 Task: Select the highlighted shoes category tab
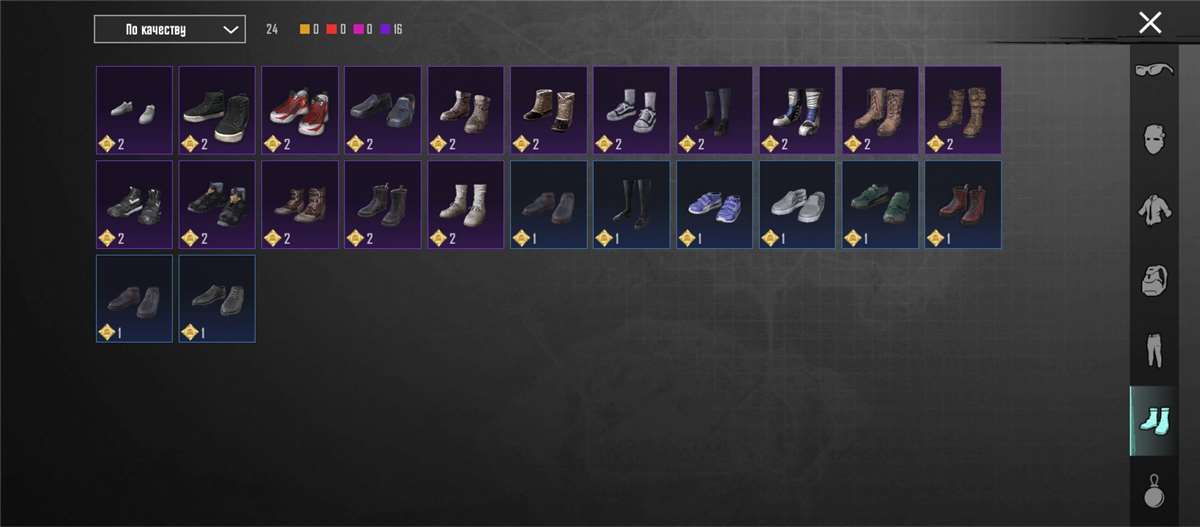coord(1154,421)
